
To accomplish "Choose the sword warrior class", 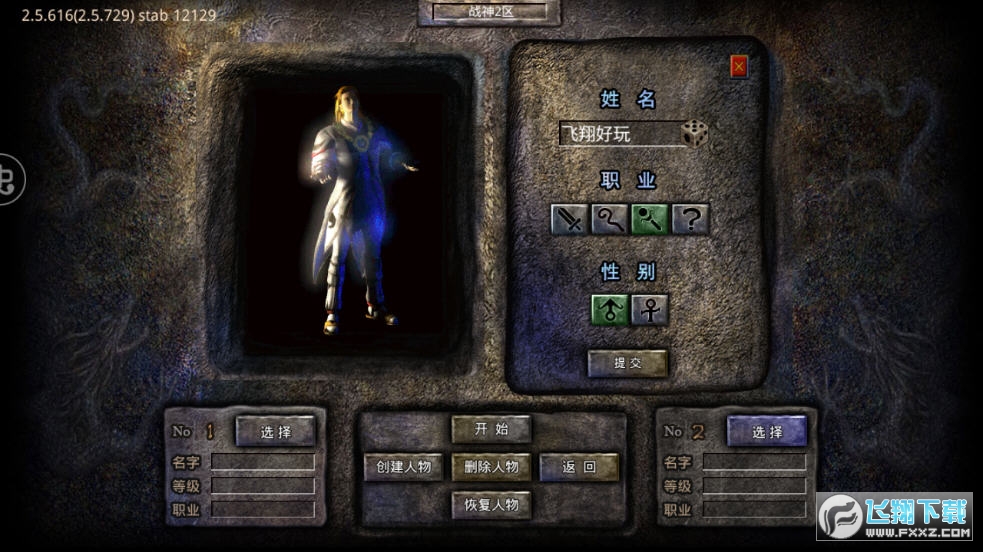I will (x=570, y=219).
